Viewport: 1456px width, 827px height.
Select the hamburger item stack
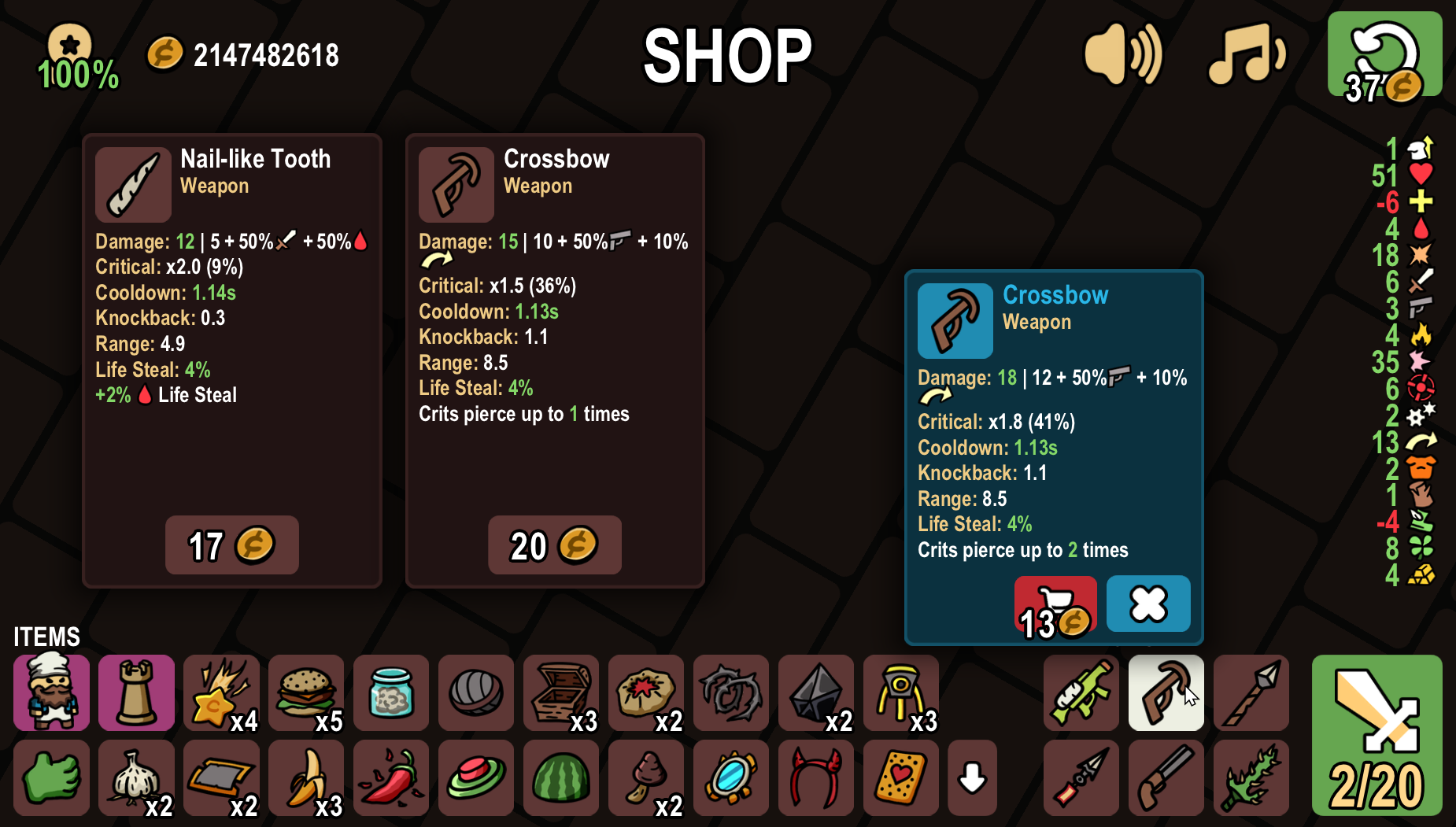click(306, 692)
